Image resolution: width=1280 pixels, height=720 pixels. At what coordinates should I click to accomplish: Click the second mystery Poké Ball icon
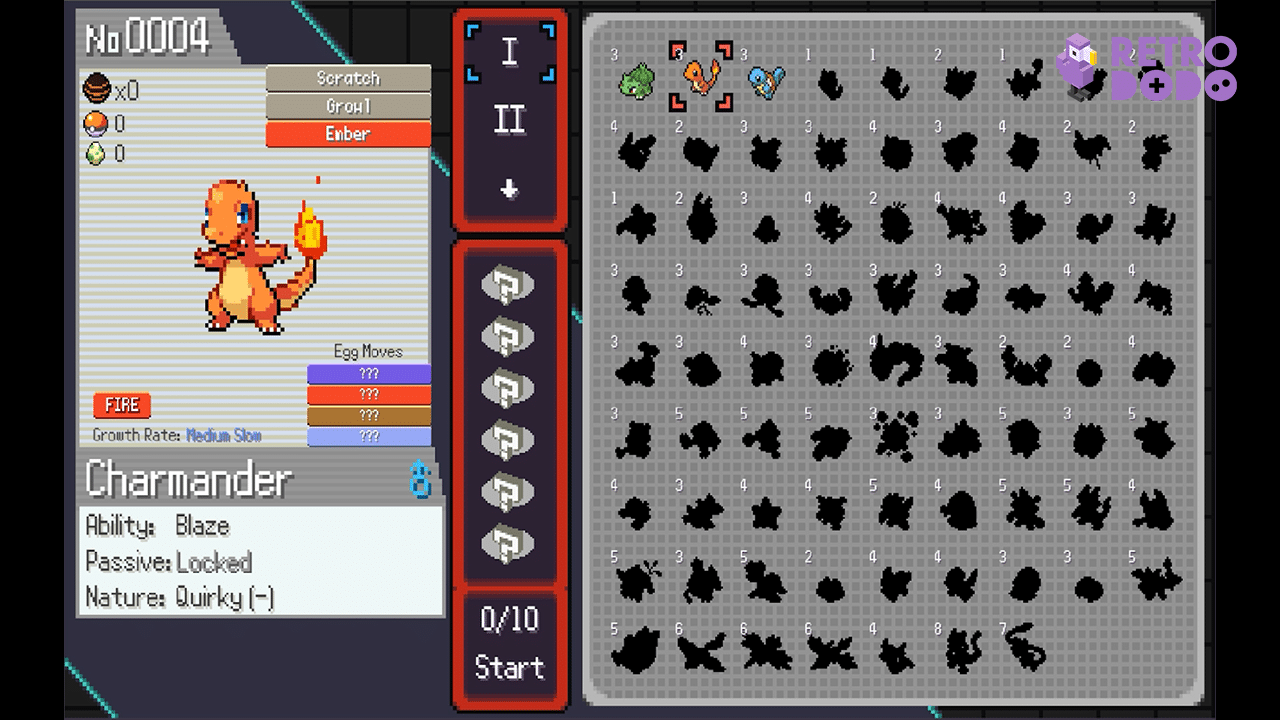[x=510, y=334]
